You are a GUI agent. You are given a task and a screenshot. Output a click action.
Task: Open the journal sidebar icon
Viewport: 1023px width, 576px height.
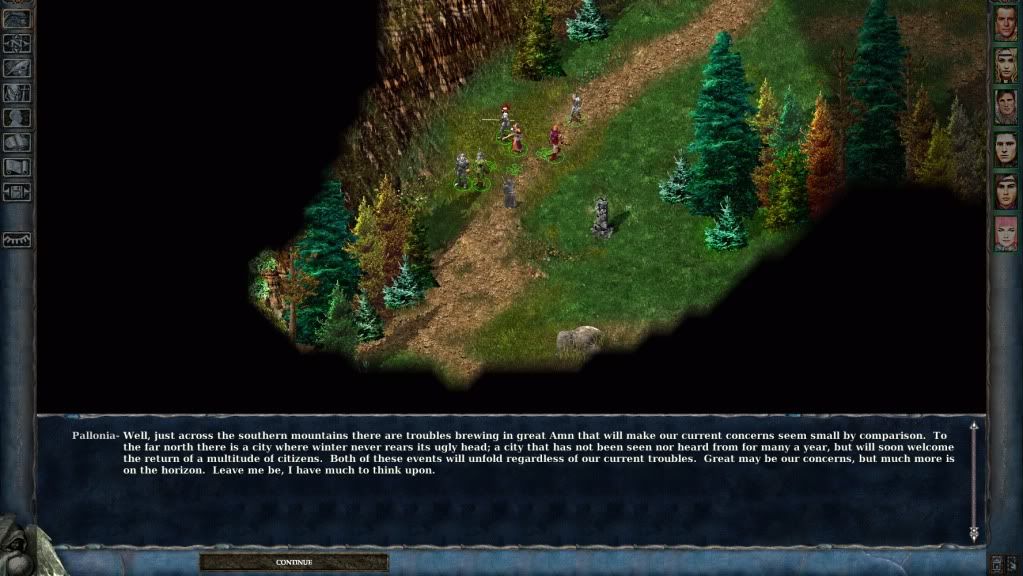(17, 68)
